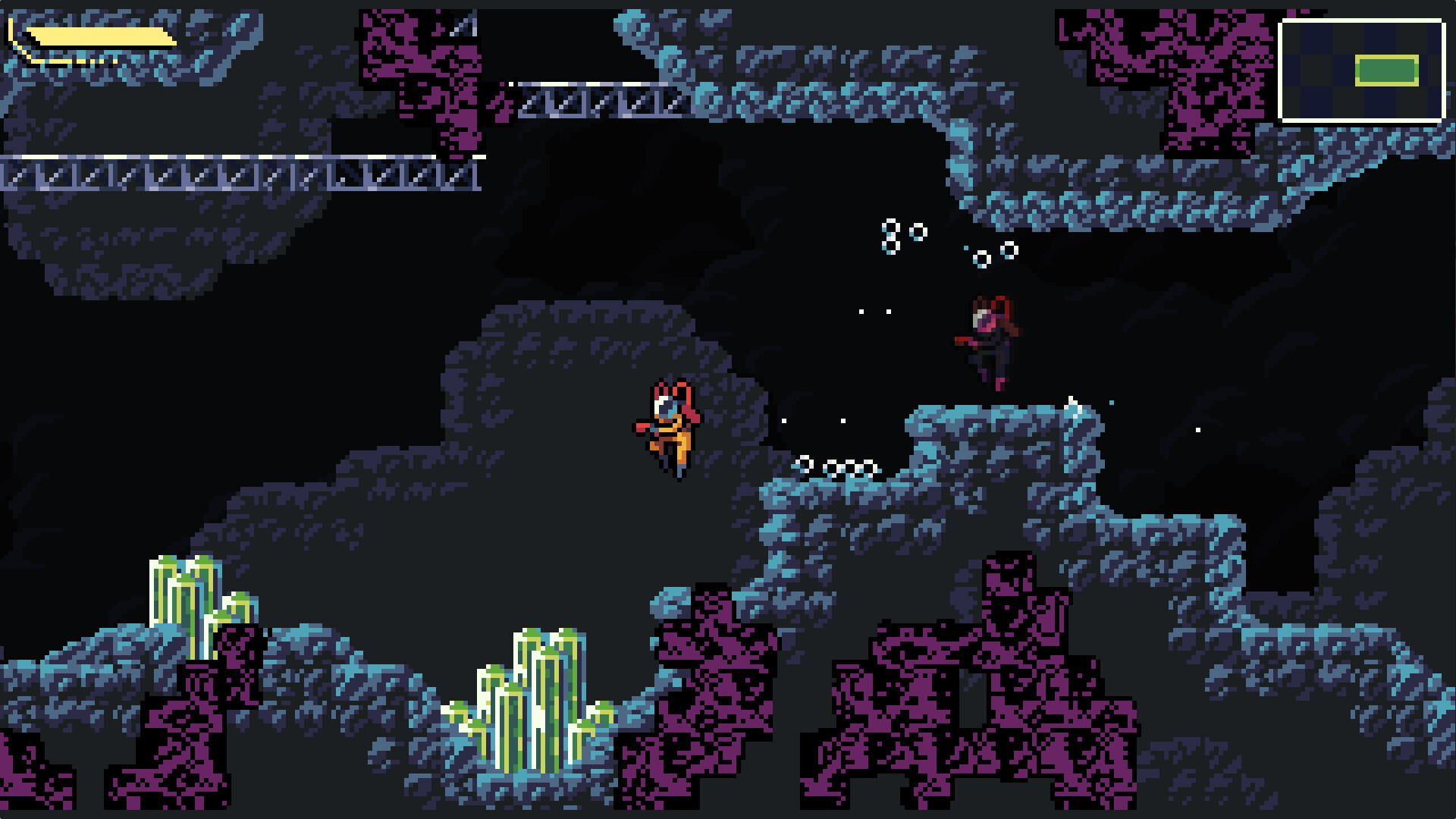Image resolution: width=1456 pixels, height=819 pixels.
Task: Click the upper metal ladder platform
Action: (599, 99)
